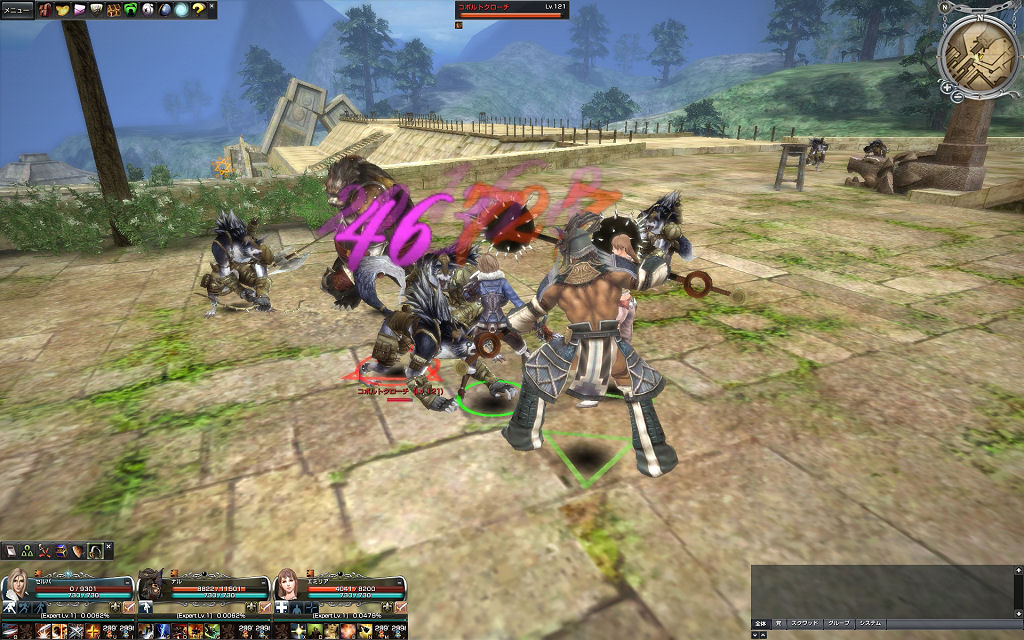Click the white cross heal skill icon
The image size is (1024, 640).
[282, 607]
